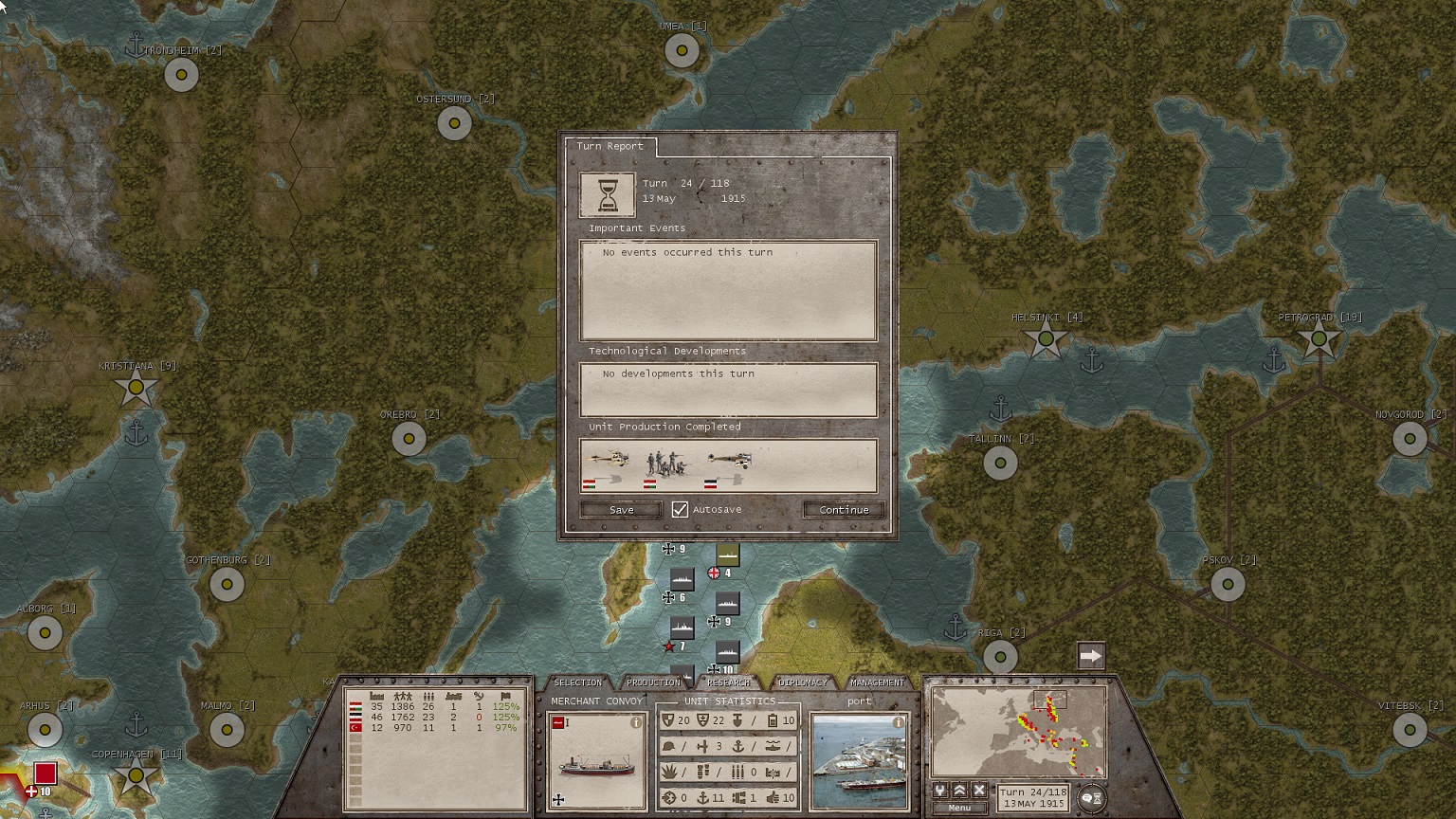Click the port panel info (i) icon
The height and width of the screenshot is (819, 1456).
897,721
